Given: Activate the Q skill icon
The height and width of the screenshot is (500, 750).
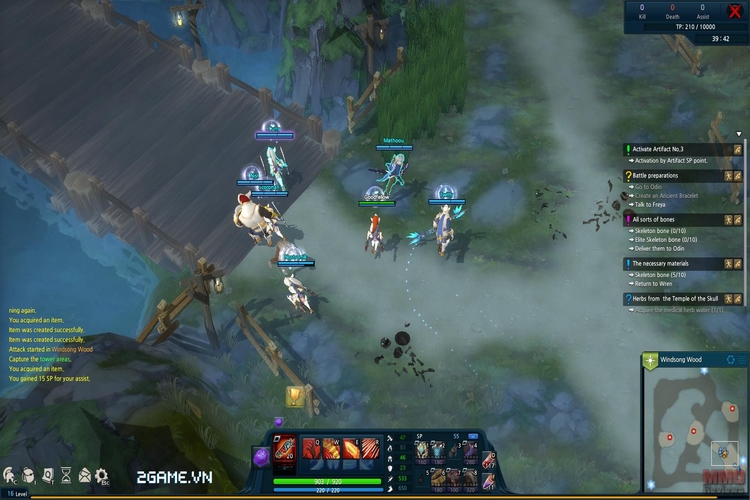Looking at the screenshot, I should (310, 449).
